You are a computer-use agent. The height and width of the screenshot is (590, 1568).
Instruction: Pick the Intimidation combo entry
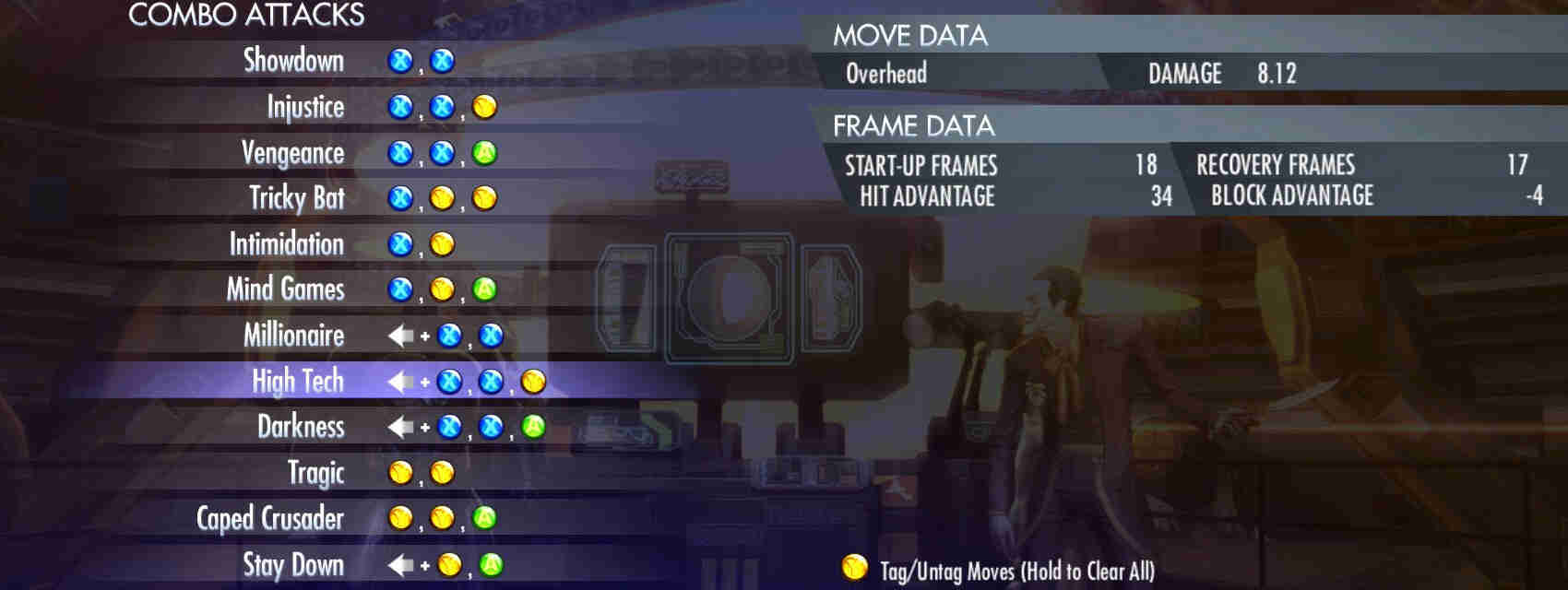pos(286,244)
